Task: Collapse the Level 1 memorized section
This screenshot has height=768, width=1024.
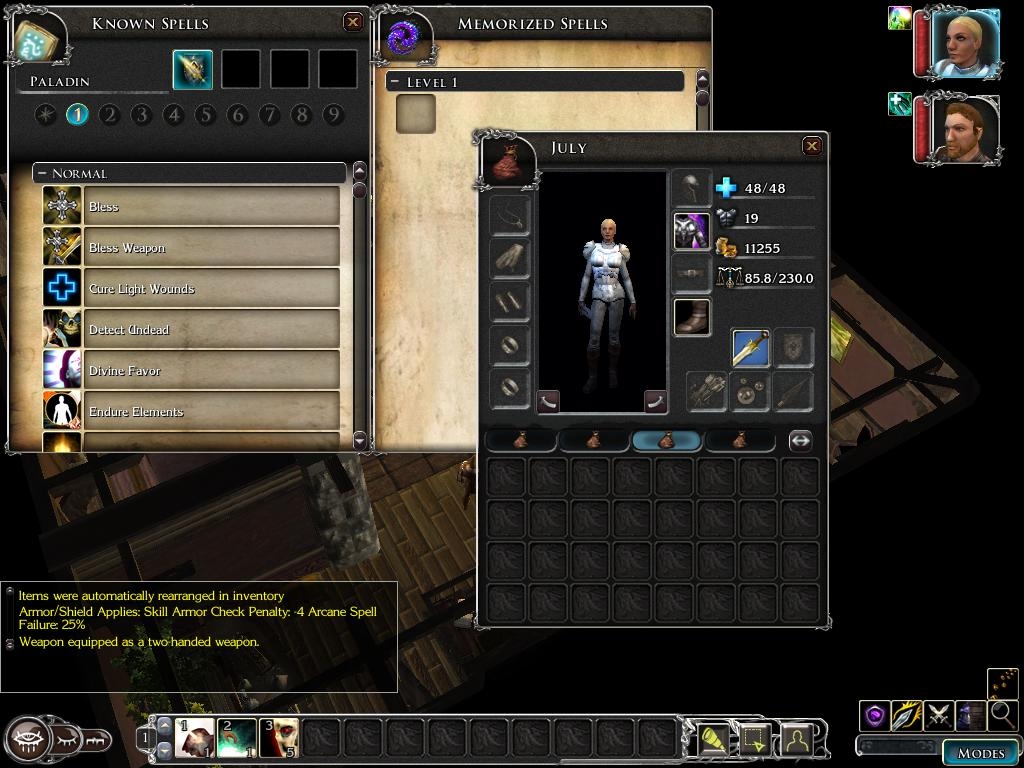Action: 396,82
